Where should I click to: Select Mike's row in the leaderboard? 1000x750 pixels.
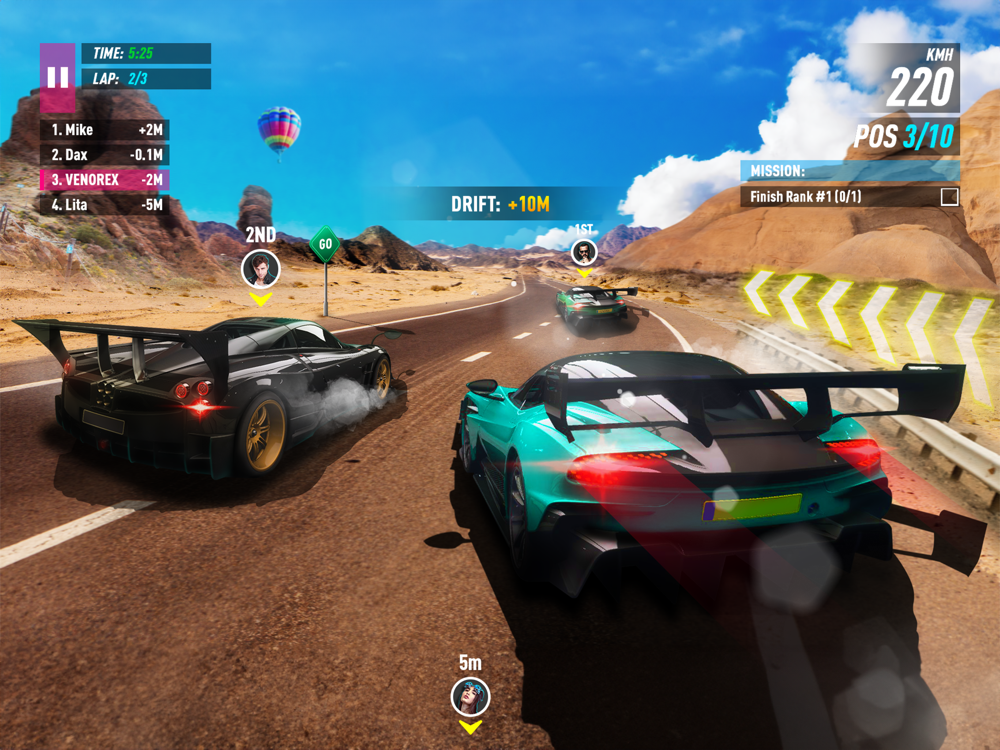104,130
